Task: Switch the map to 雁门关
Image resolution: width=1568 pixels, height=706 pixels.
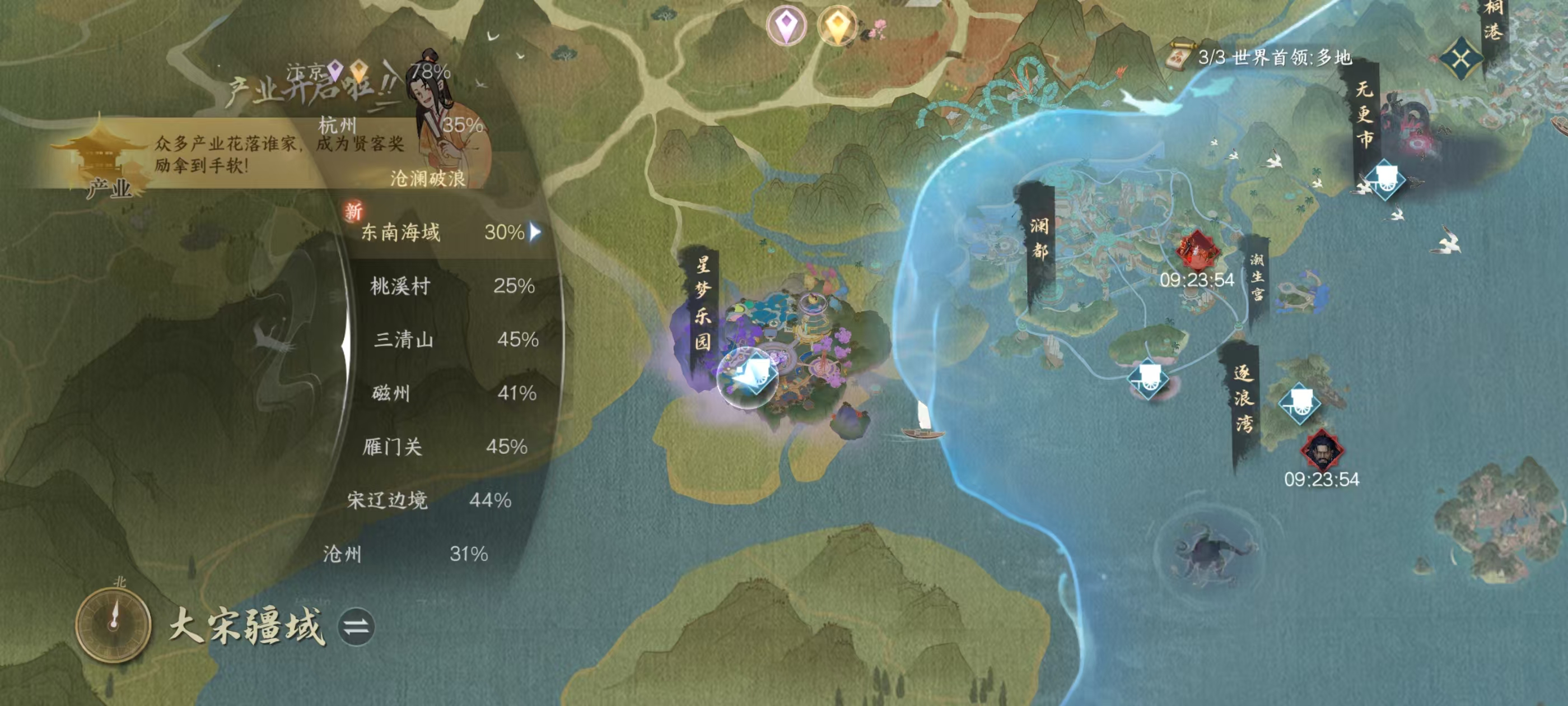Action: click(x=393, y=447)
